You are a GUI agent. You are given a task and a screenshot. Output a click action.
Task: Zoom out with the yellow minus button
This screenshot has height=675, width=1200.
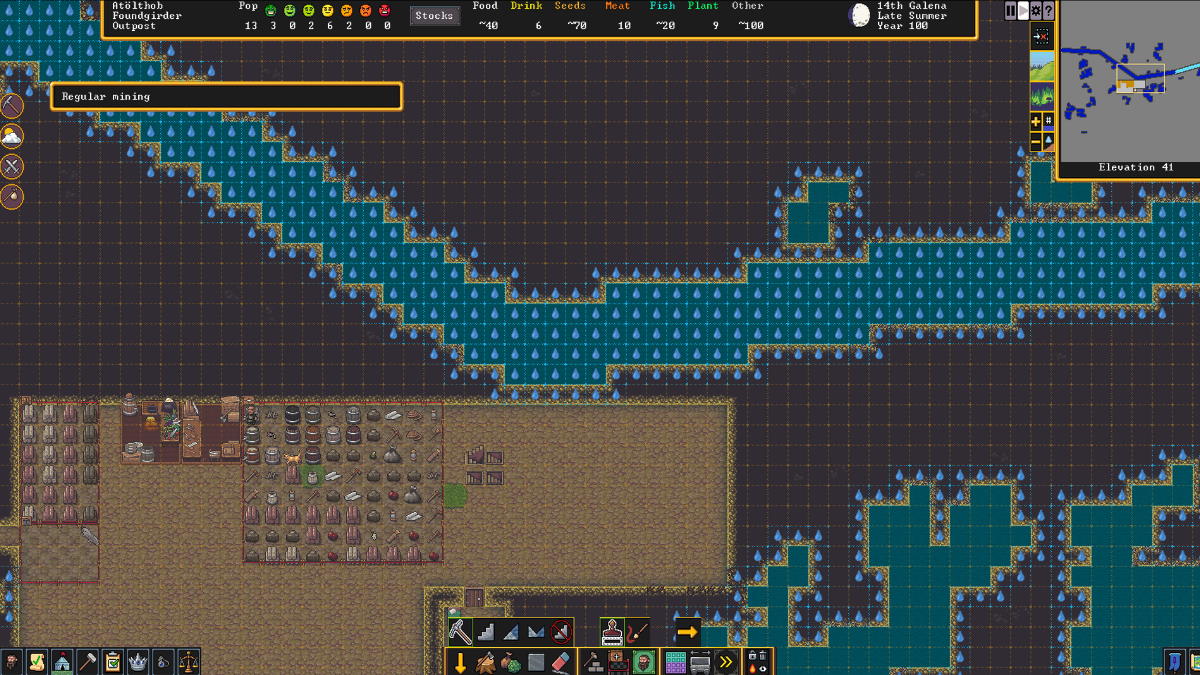click(x=1036, y=143)
